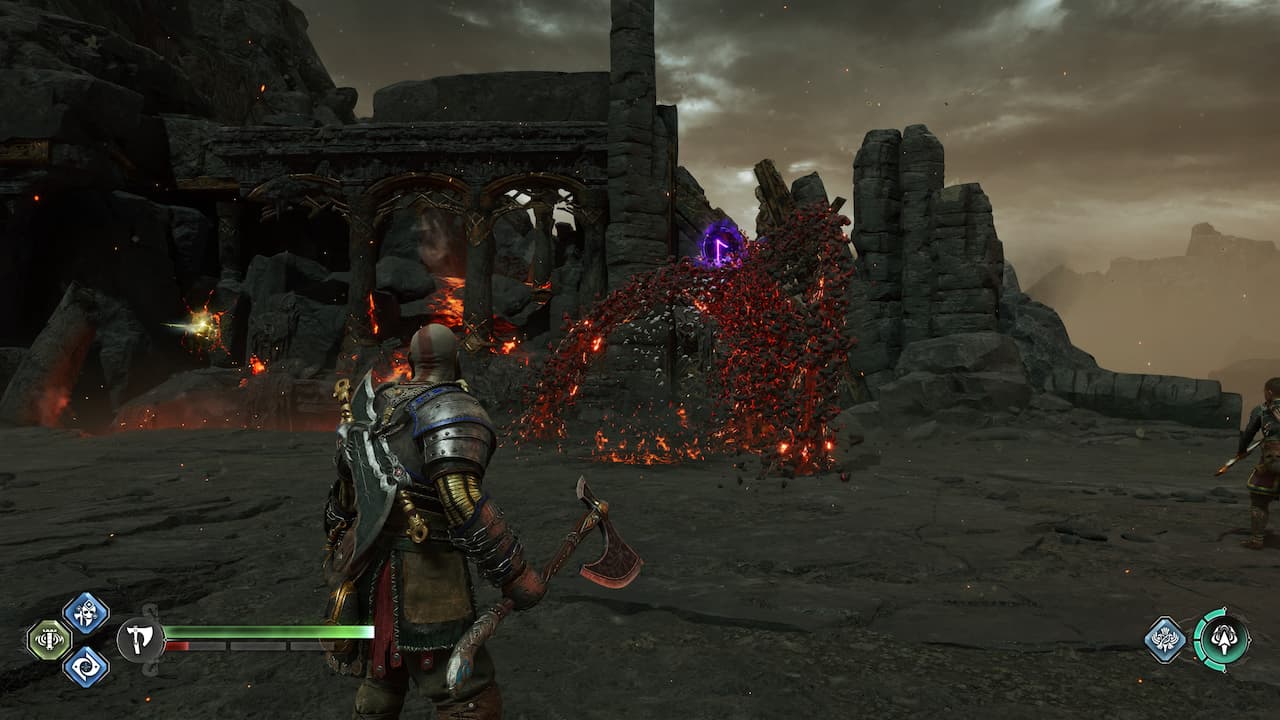Screen dimensions: 1280x720
Task: Select the Leviathan Axe weapon icon
Action: point(140,639)
